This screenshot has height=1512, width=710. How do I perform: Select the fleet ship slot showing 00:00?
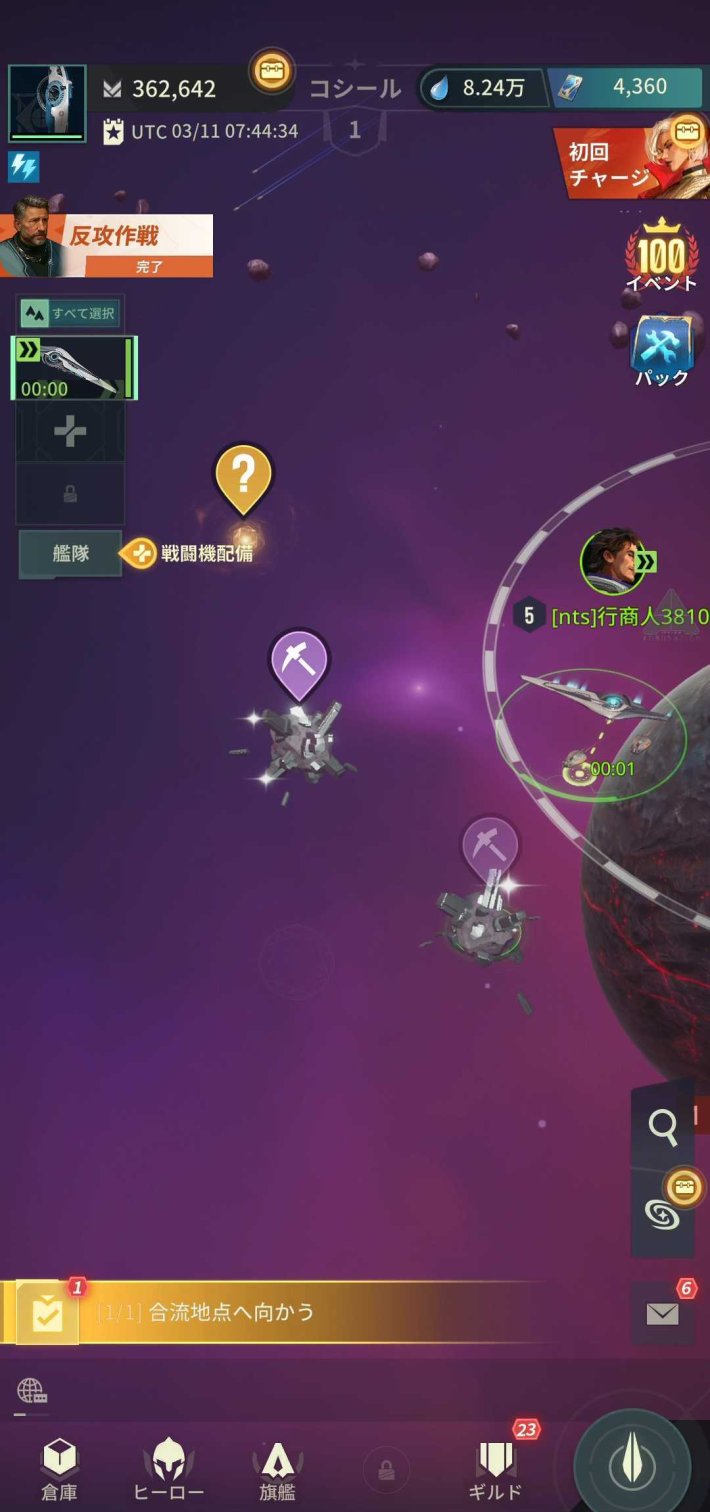click(x=73, y=368)
